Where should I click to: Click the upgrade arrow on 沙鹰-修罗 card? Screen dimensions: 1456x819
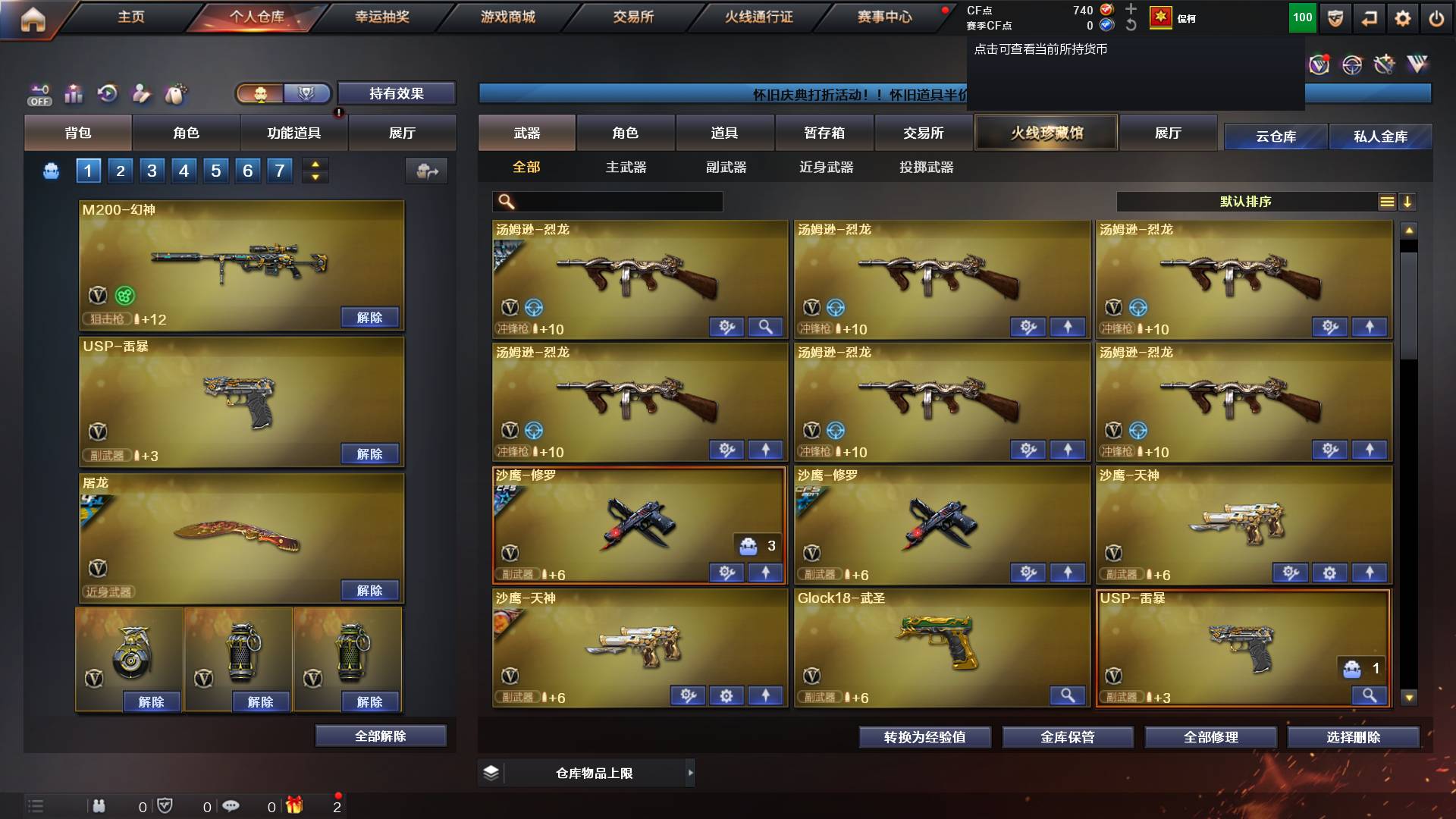point(766,573)
